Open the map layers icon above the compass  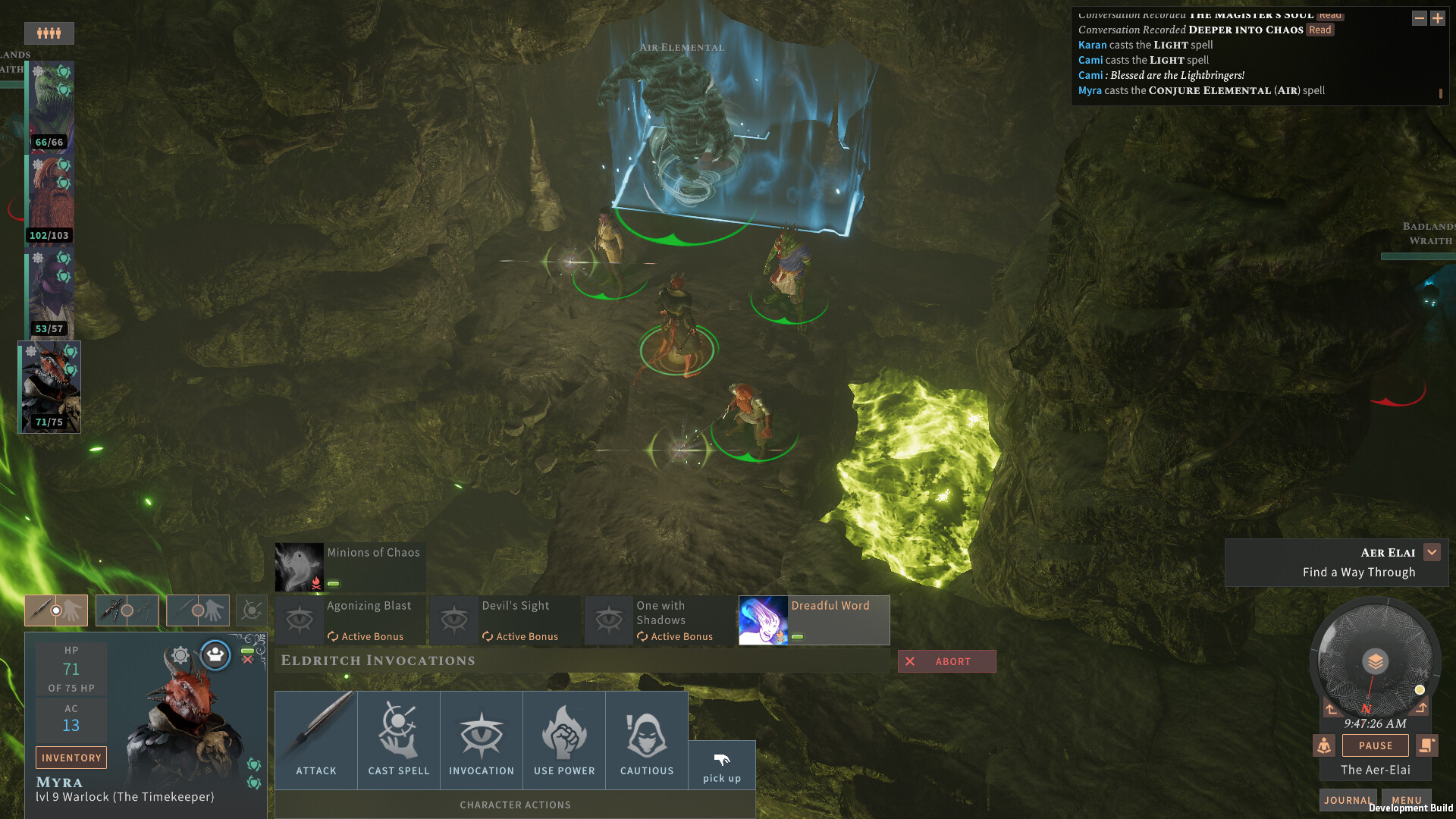point(1376,661)
